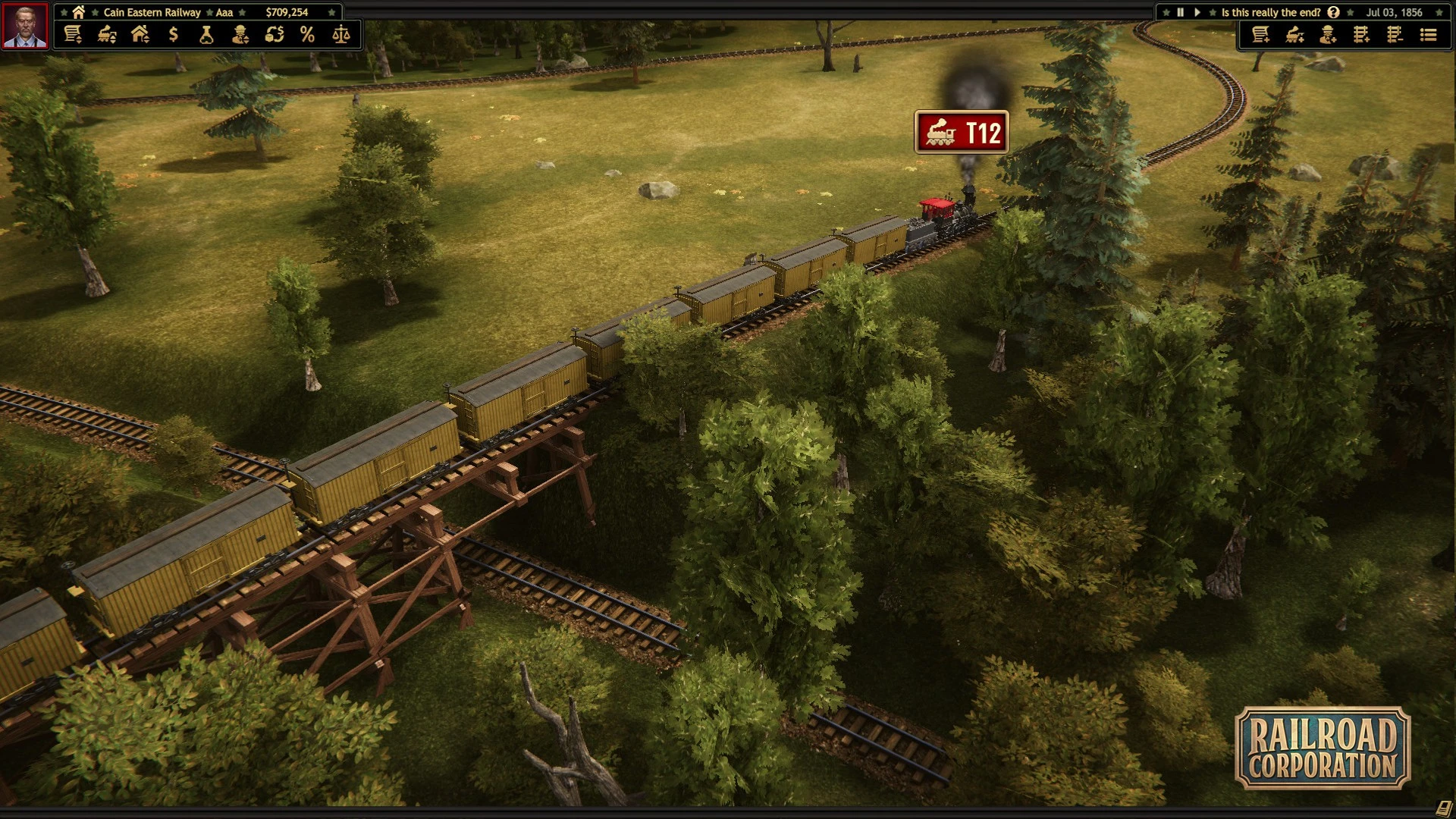This screenshot has height=819, width=1456.
Task: Click the home icon beside company name
Action: tap(78, 12)
